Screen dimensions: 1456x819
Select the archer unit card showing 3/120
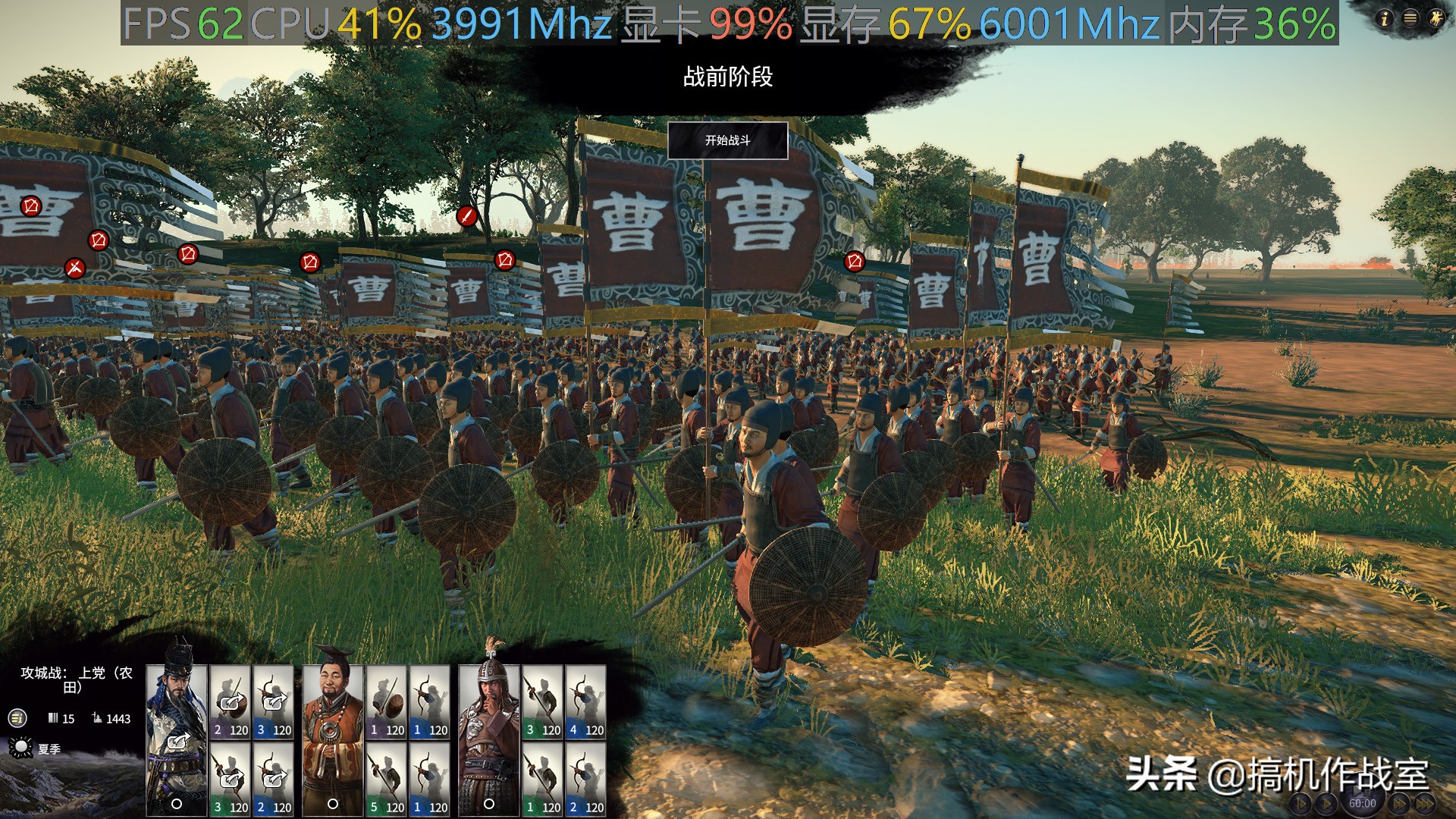272,698
